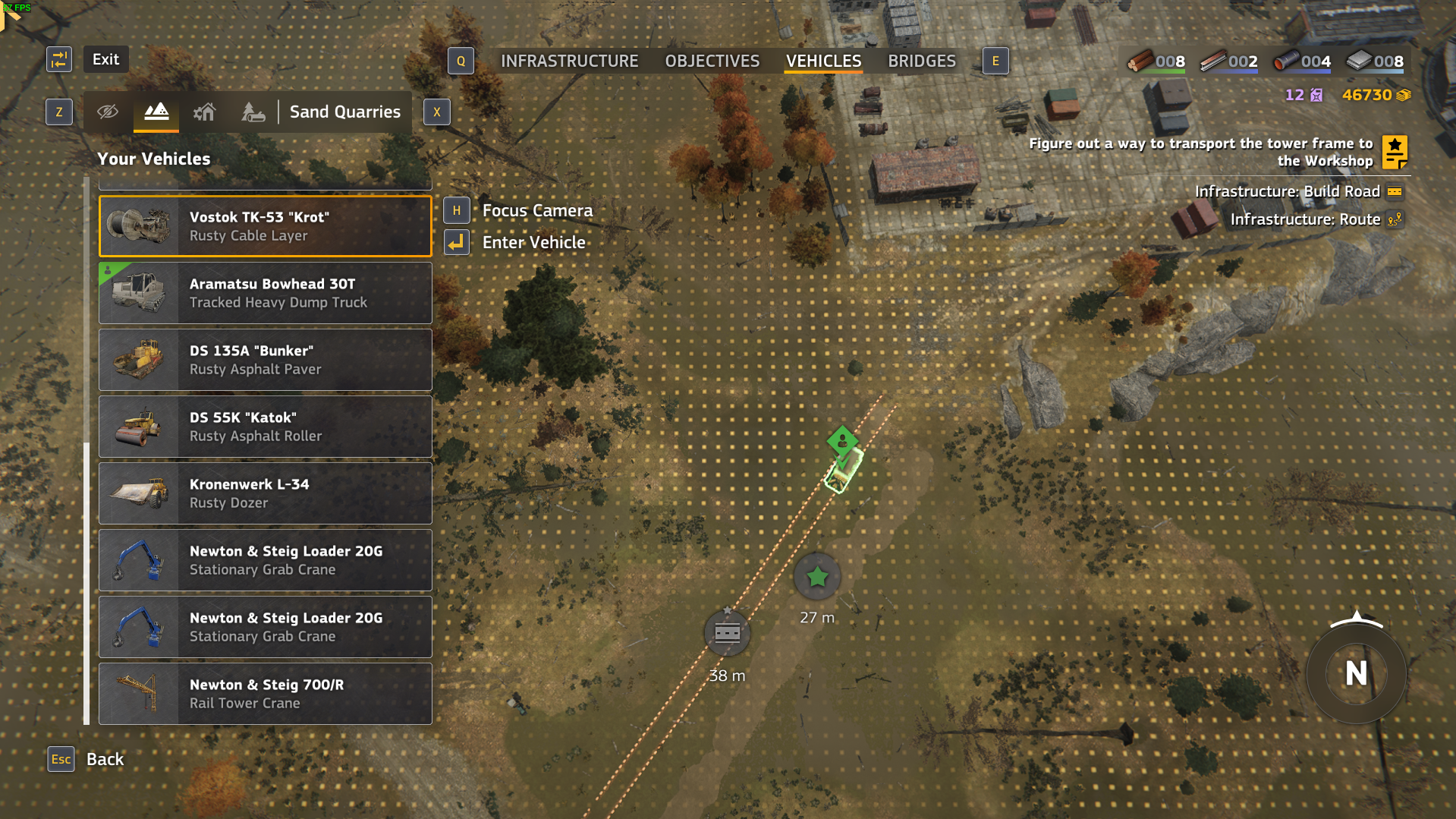The width and height of the screenshot is (1456, 819).
Task: Click the Exit button
Action: pyautogui.click(x=105, y=58)
